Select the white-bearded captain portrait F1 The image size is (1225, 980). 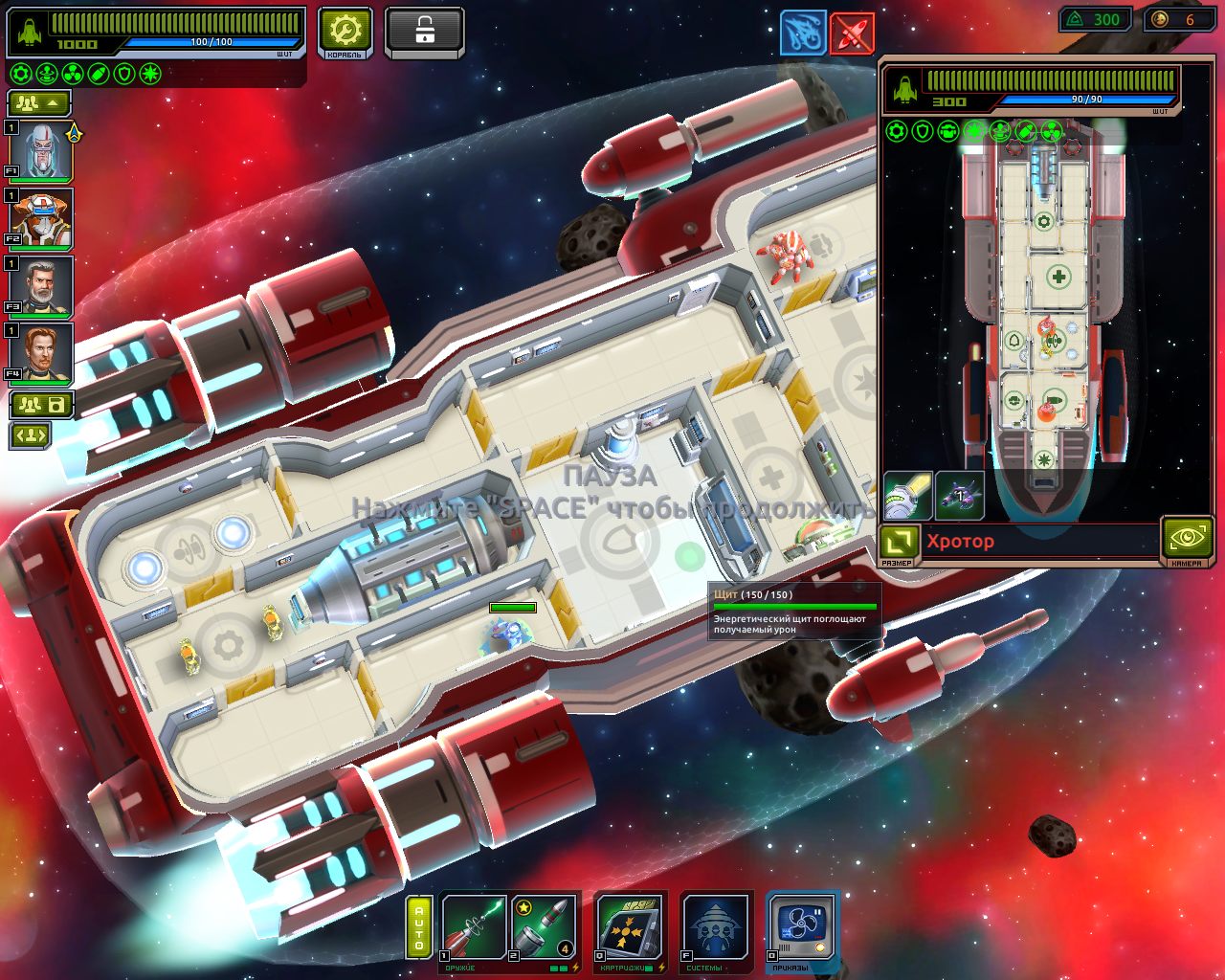42,151
